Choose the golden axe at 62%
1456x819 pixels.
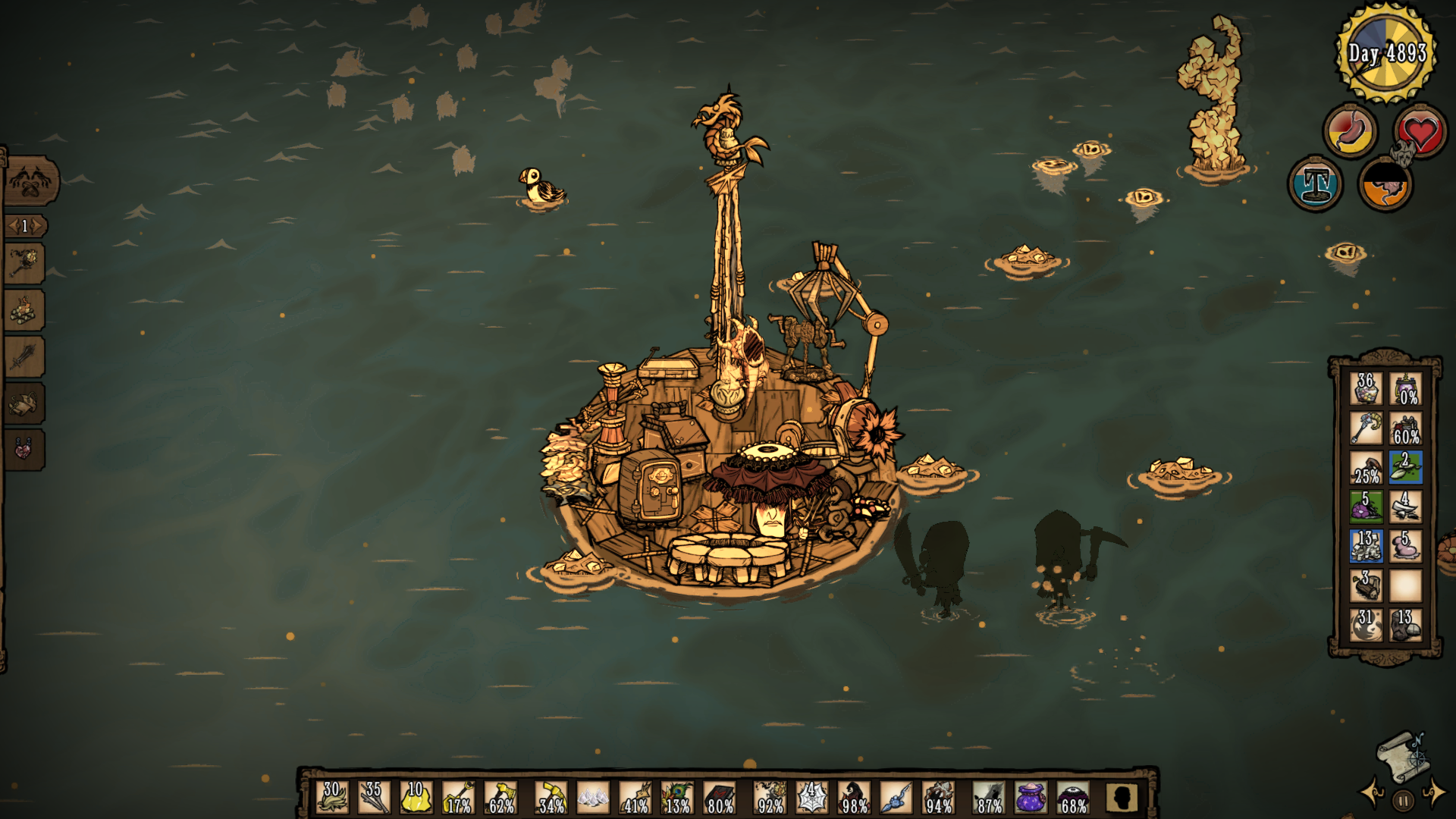(x=500, y=797)
